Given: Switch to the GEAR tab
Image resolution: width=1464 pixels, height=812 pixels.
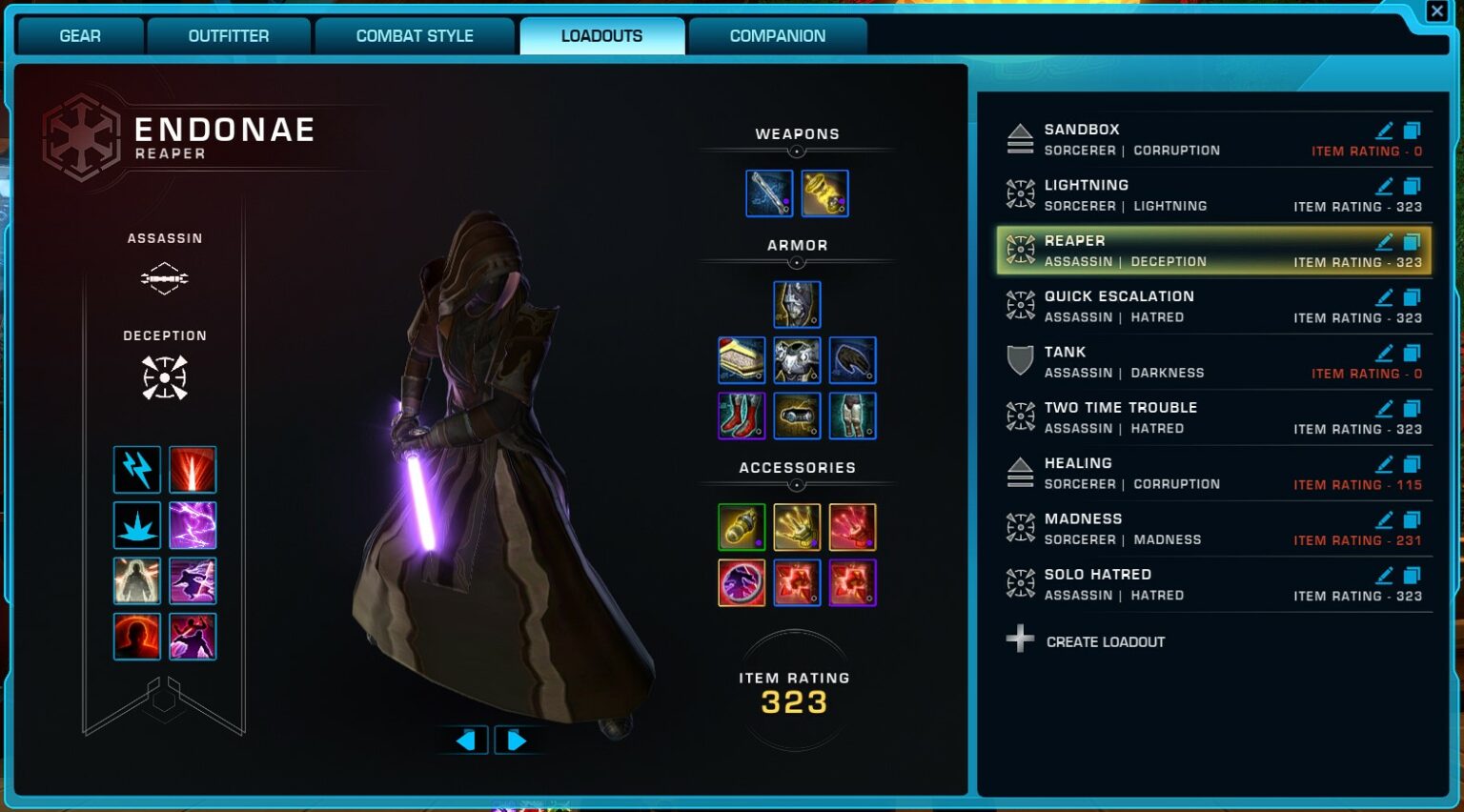Looking at the screenshot, I should point(79,35).
